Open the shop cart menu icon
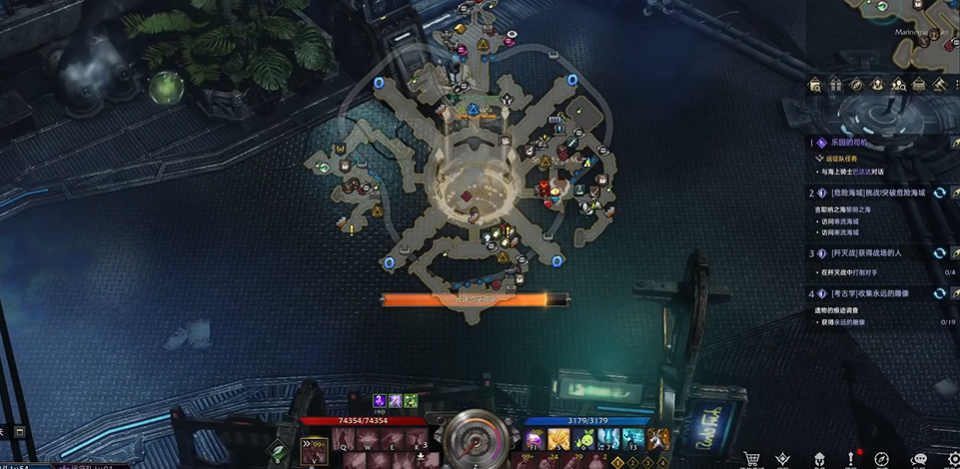The height and width of the screenshot is (469, 960). (x=752, y=459)
